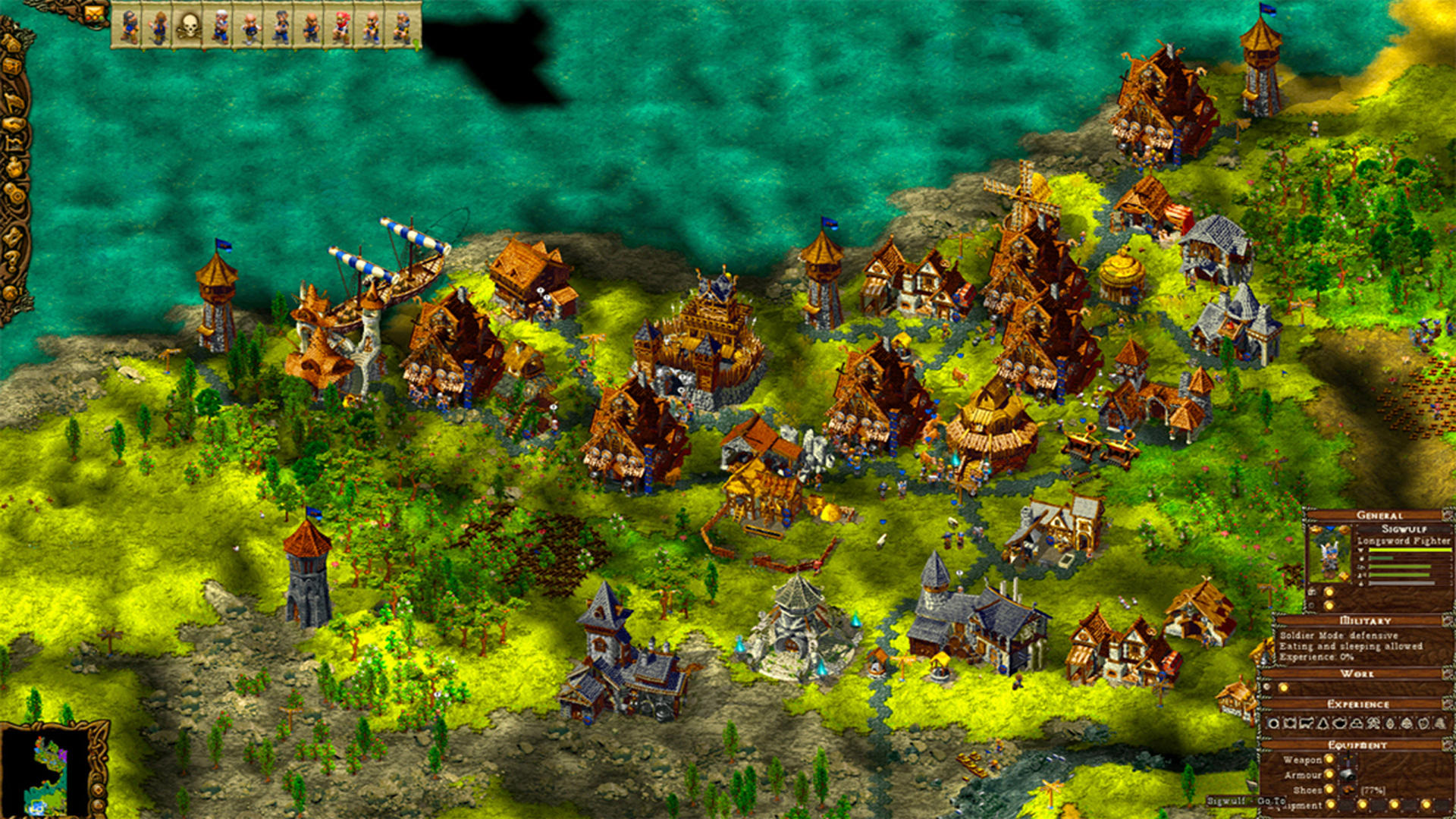Screen dimensions: 1456x819
Task: Select the animal icon on the left sidebar
Action: 14,102
